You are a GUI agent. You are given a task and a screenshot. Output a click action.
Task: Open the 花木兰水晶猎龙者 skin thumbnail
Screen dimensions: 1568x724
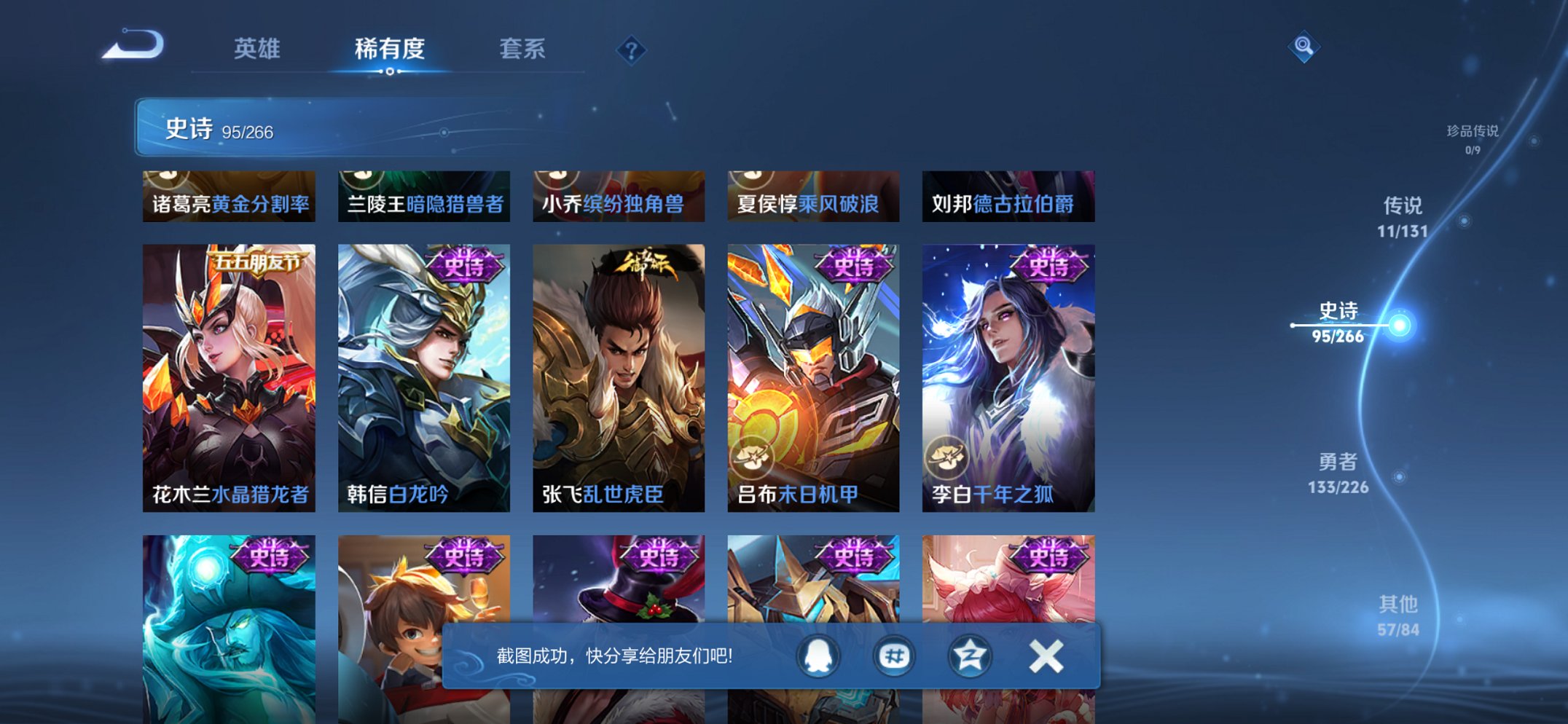pyautogui.click(x=227, y=371)
